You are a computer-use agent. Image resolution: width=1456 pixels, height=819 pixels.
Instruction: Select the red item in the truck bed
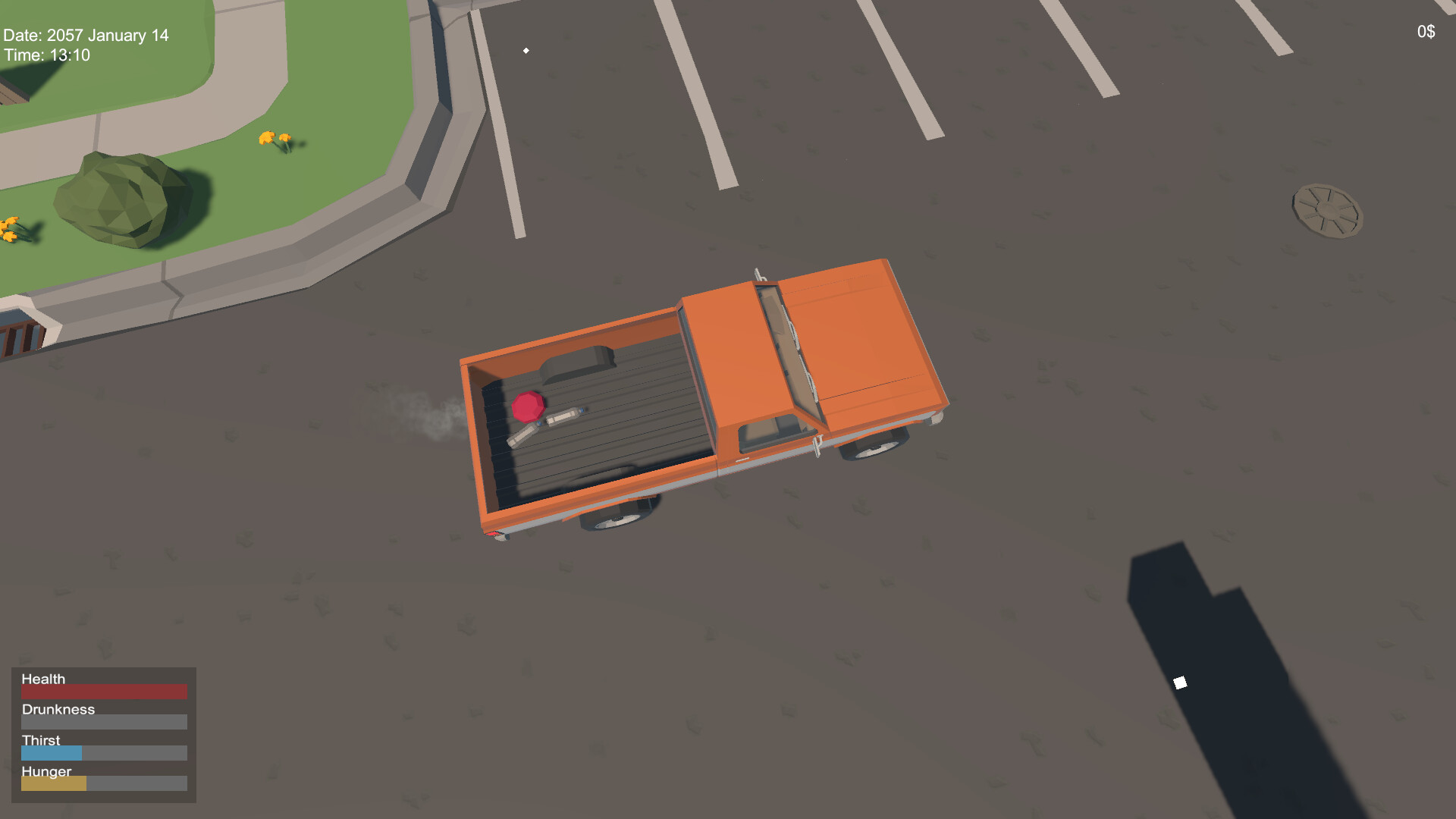(x=529, y=407)
